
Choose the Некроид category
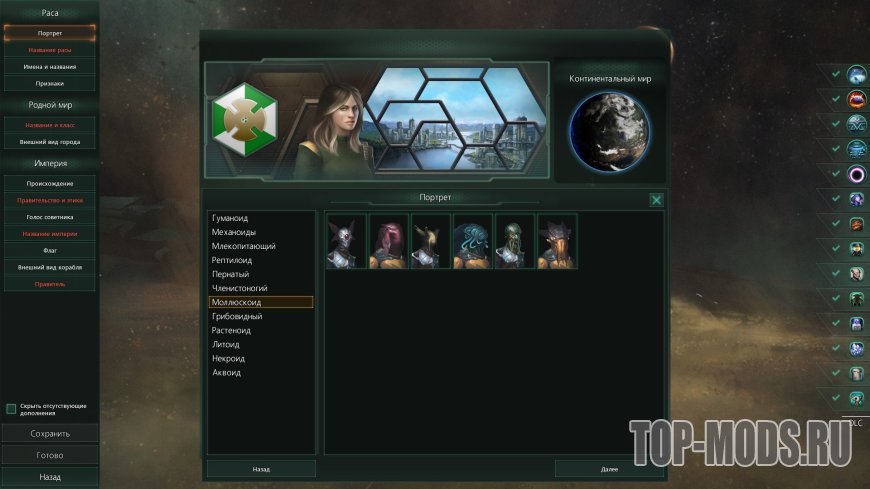[228, 358]
